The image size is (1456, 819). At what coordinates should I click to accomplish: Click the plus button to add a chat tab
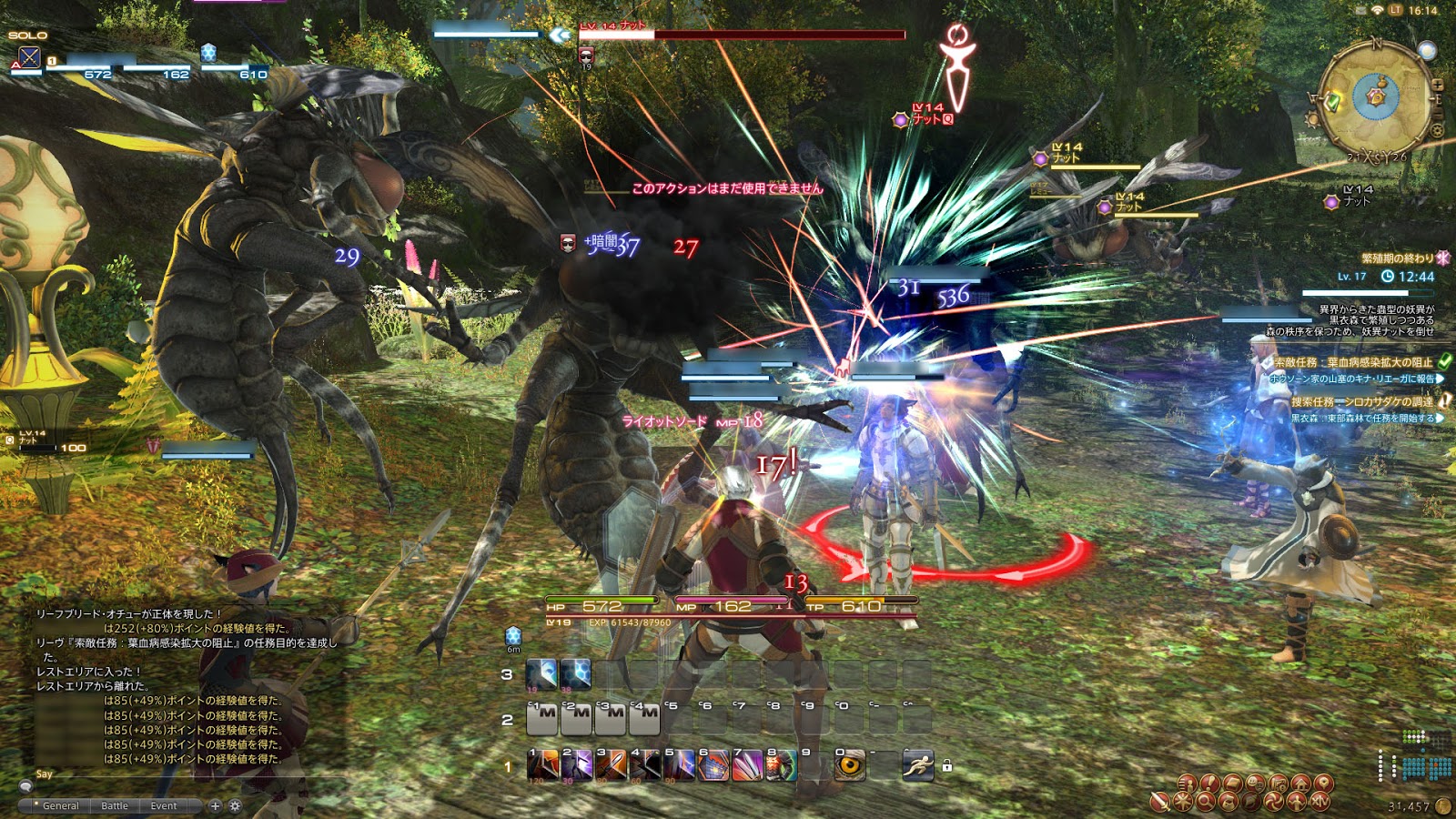click(x=215, y=806)
